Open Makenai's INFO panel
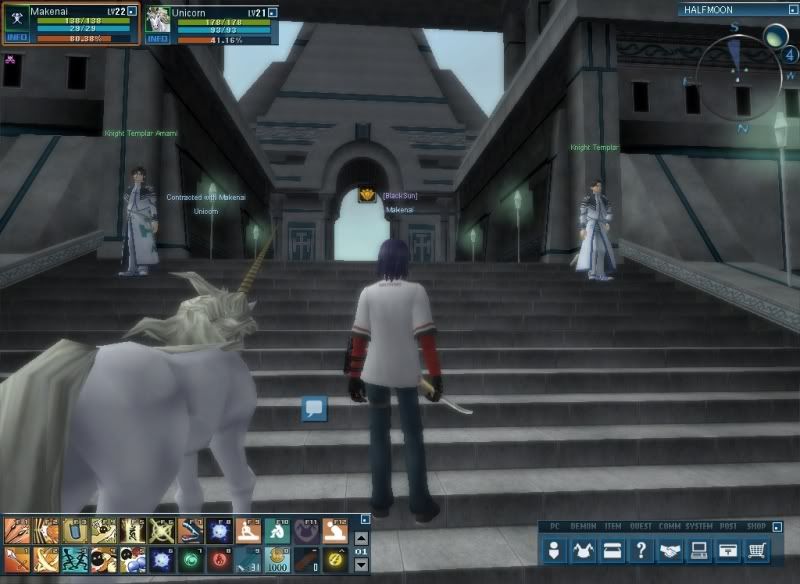Image resolution: width=800 pixels, height=584 pixels. (x=17, y=39)
